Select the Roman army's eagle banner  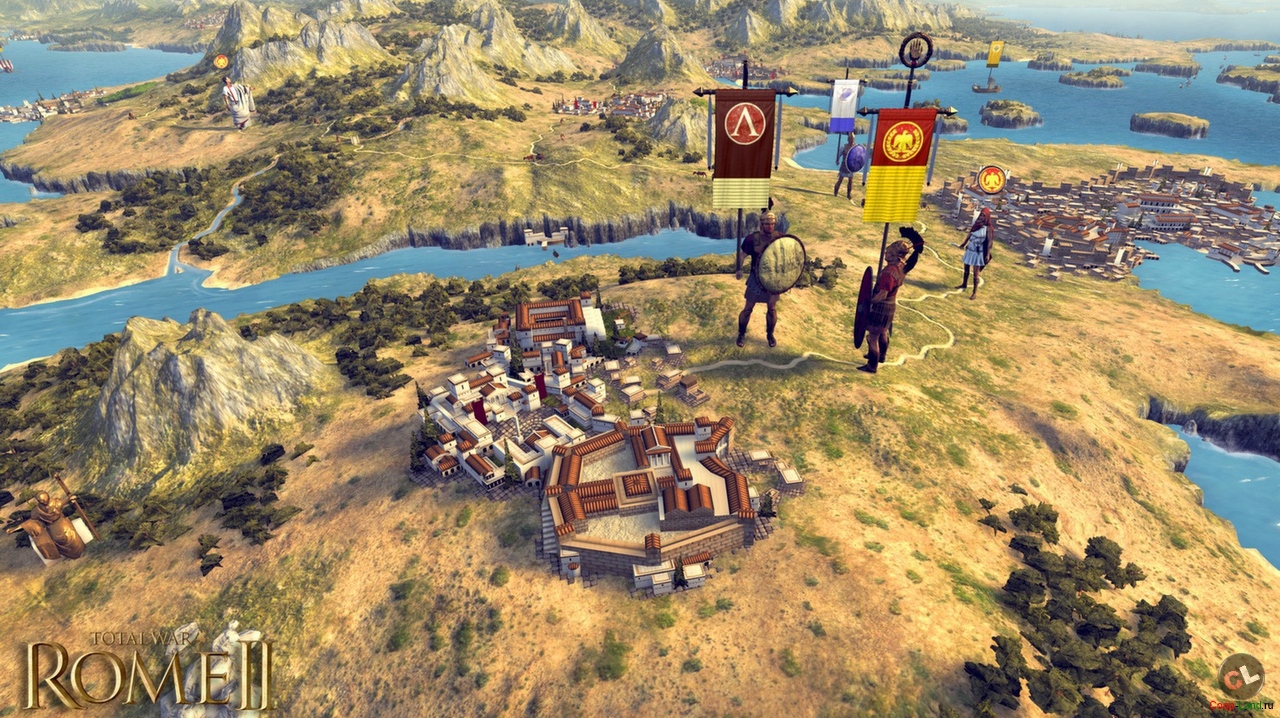click(899, 163)
